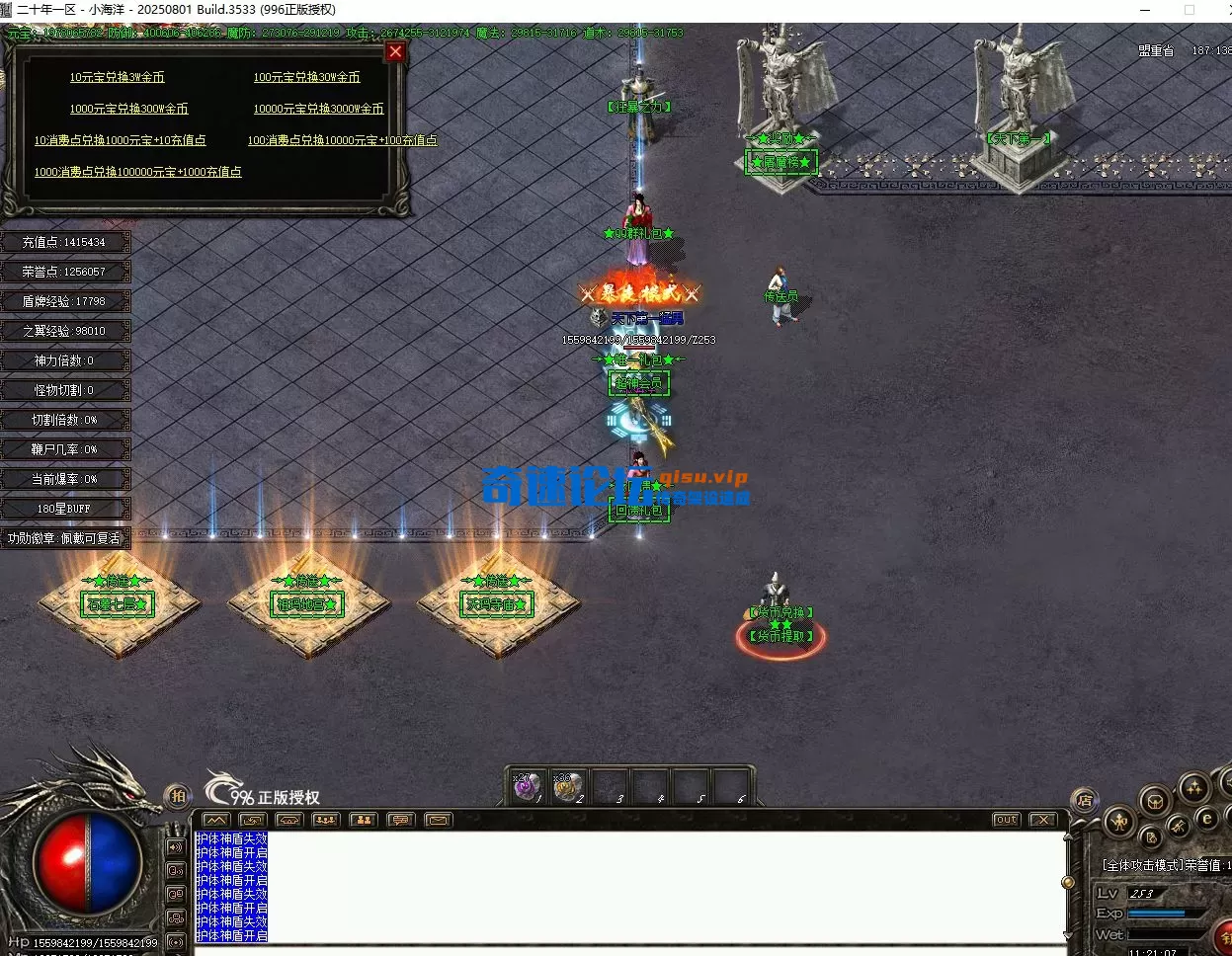Open the mail envelope button
This screenshot has height=956, width=1232.
438,820
